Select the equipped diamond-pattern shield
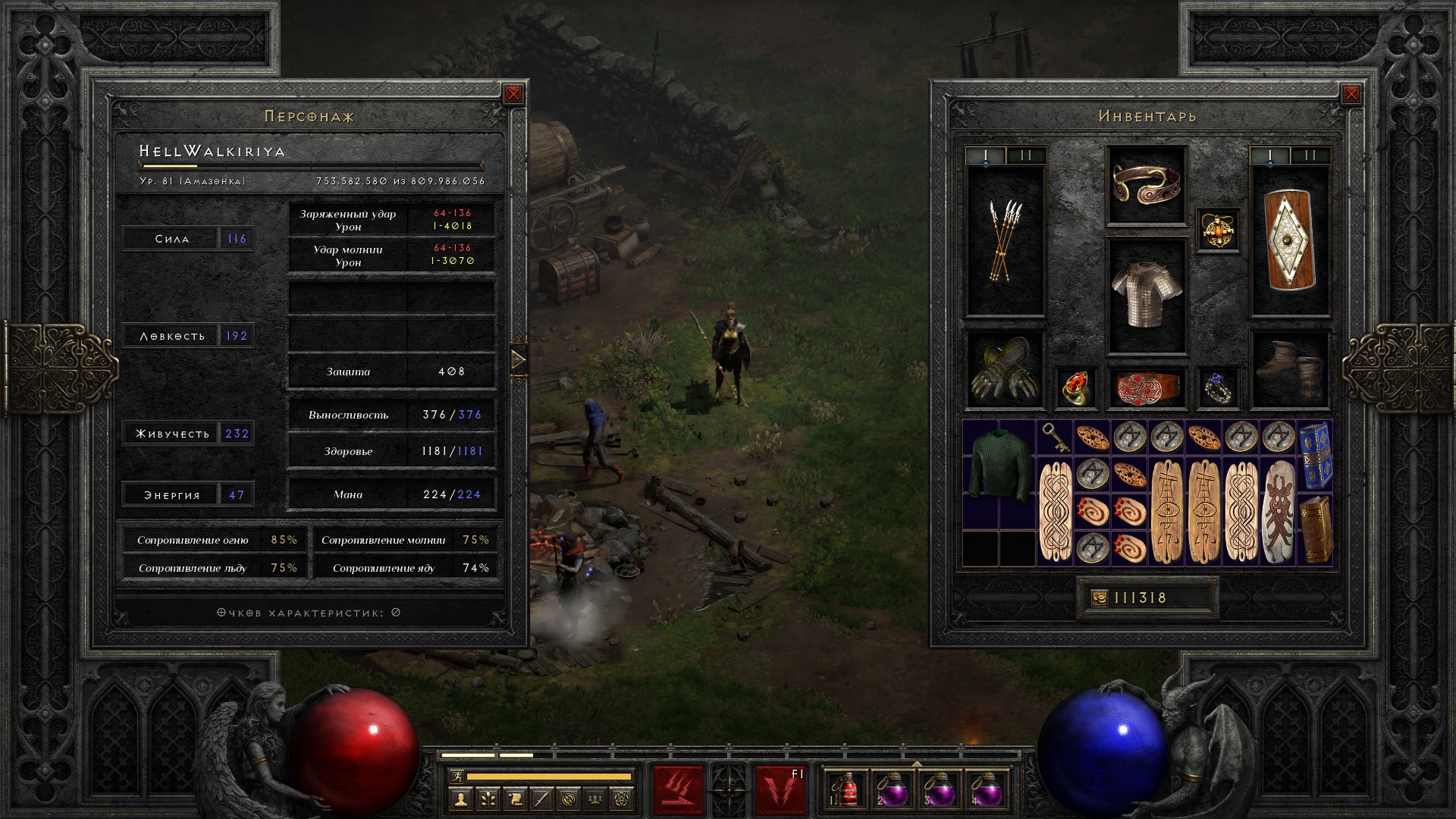This screenshot has height=819, width=1456. pos(1289,241)
